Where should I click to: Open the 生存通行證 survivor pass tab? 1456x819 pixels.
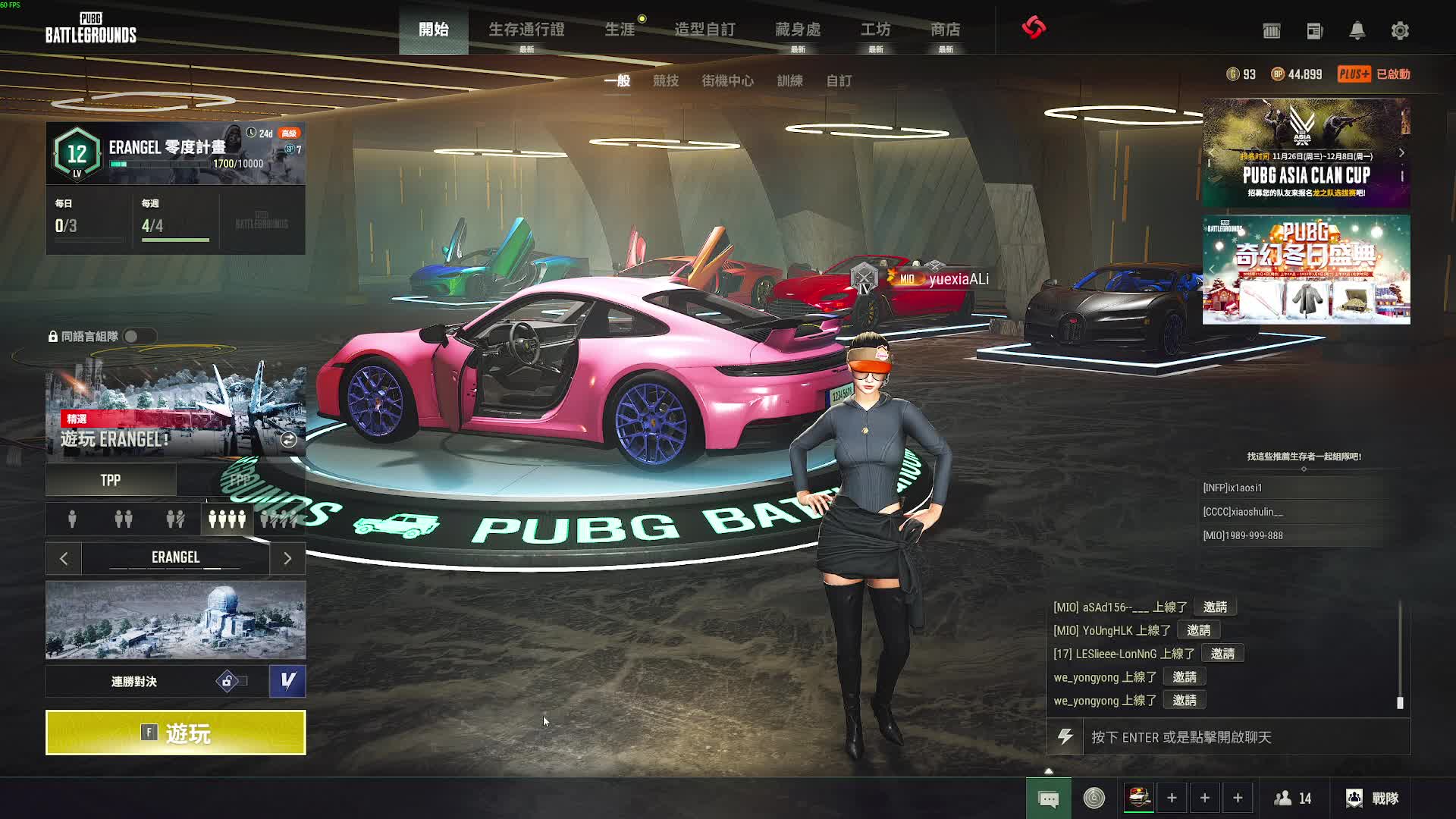coord(526,30)
